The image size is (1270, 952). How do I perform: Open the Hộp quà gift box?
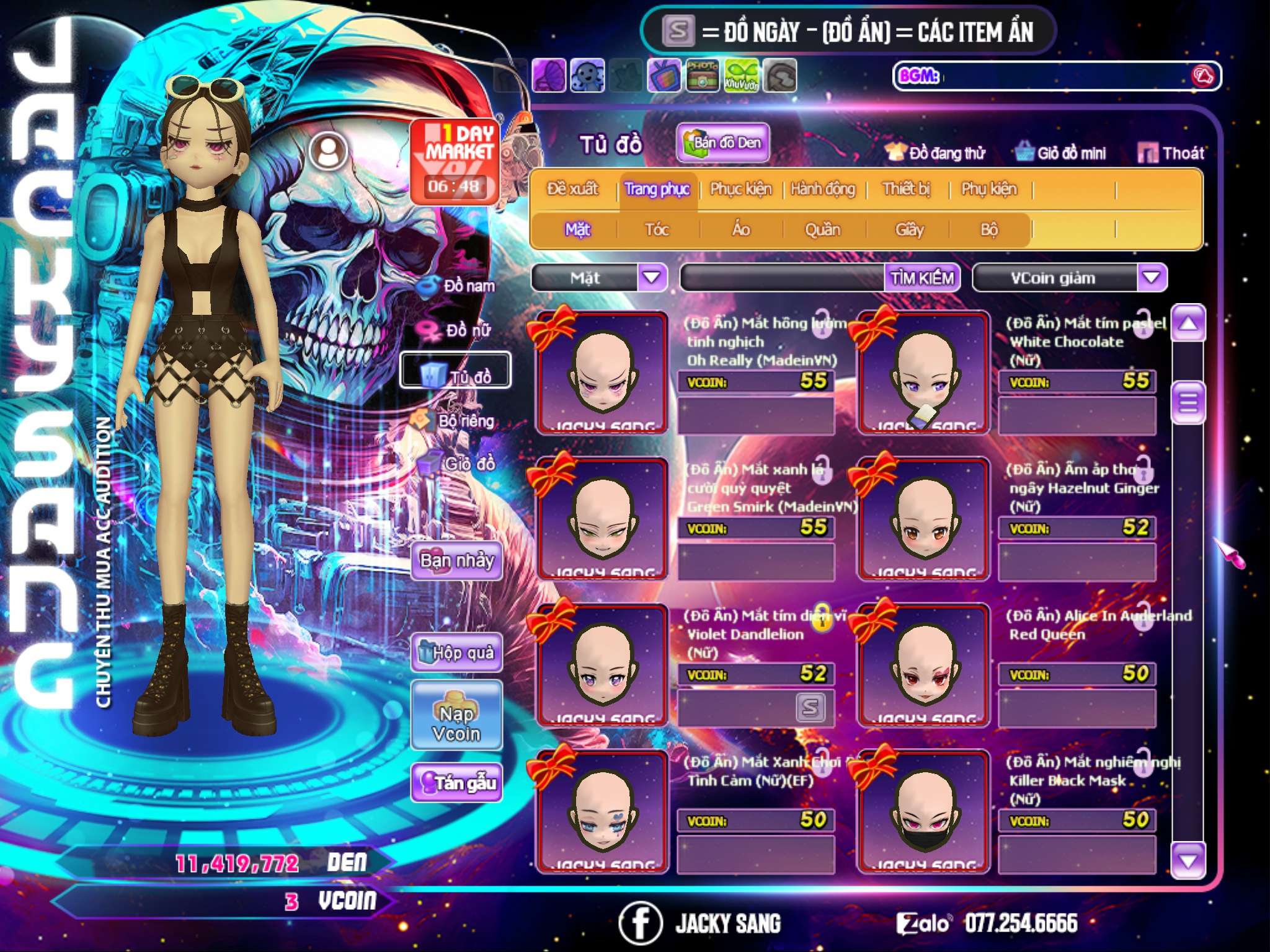456,653
